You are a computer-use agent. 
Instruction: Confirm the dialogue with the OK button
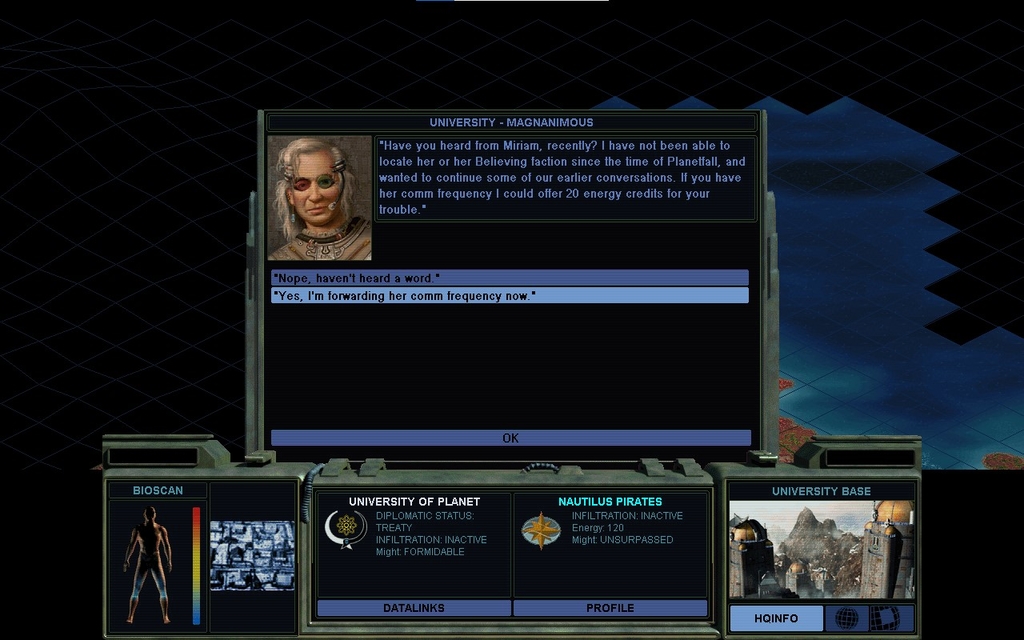pyautogui.click(x=510, y=438)
